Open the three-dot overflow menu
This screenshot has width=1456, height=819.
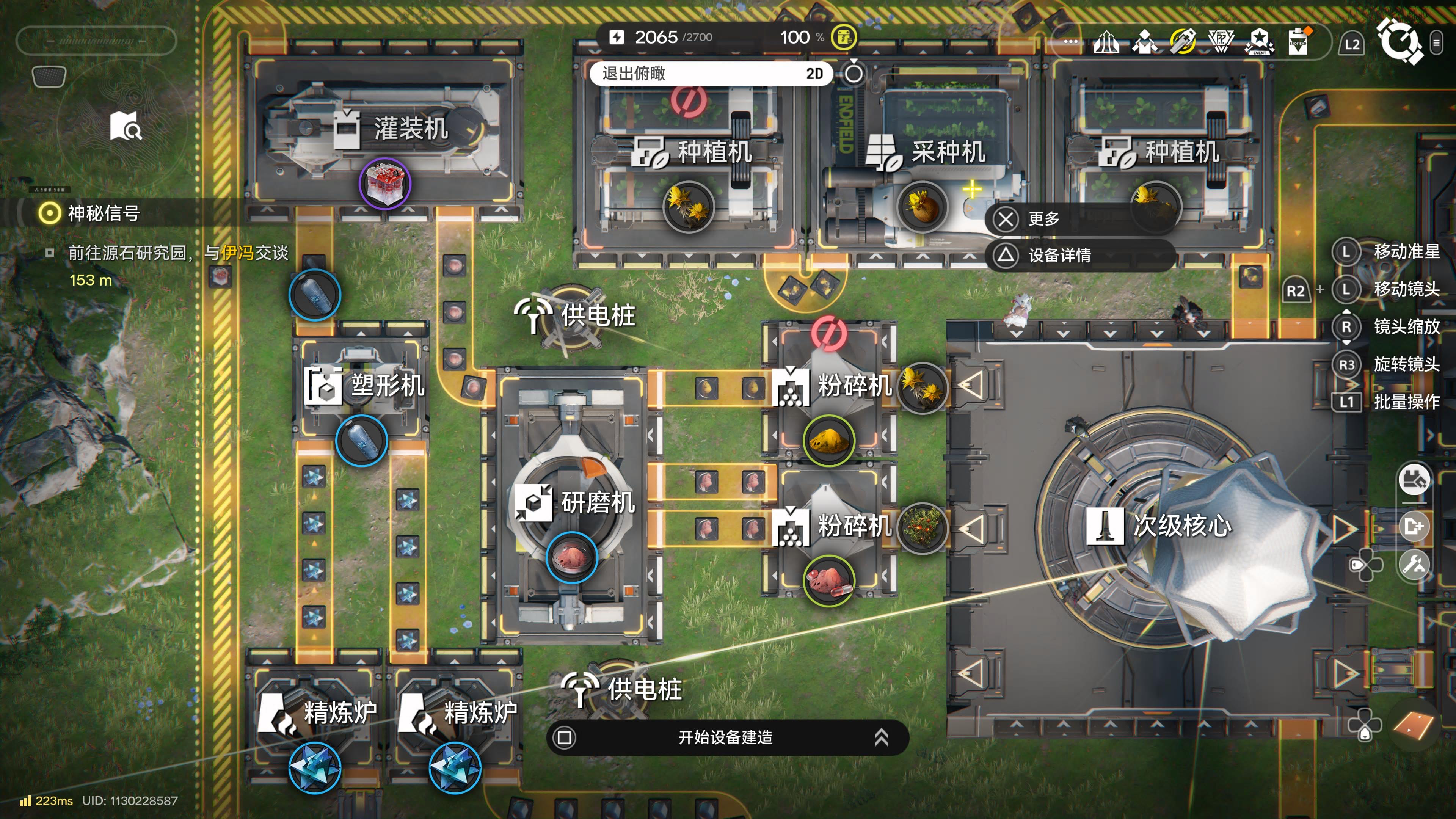1070,41
